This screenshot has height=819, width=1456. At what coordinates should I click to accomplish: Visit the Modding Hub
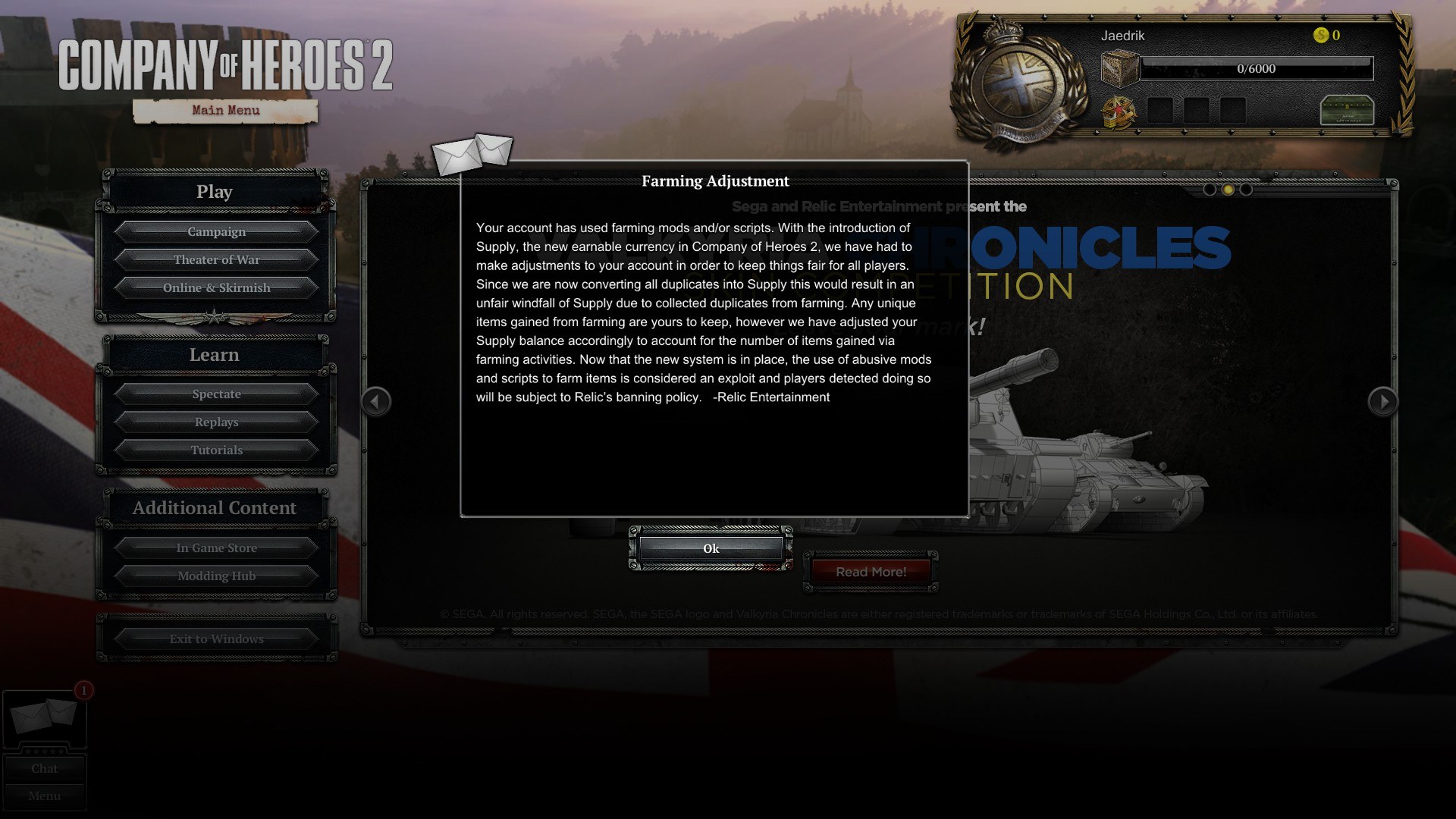(x=216, y=576)
